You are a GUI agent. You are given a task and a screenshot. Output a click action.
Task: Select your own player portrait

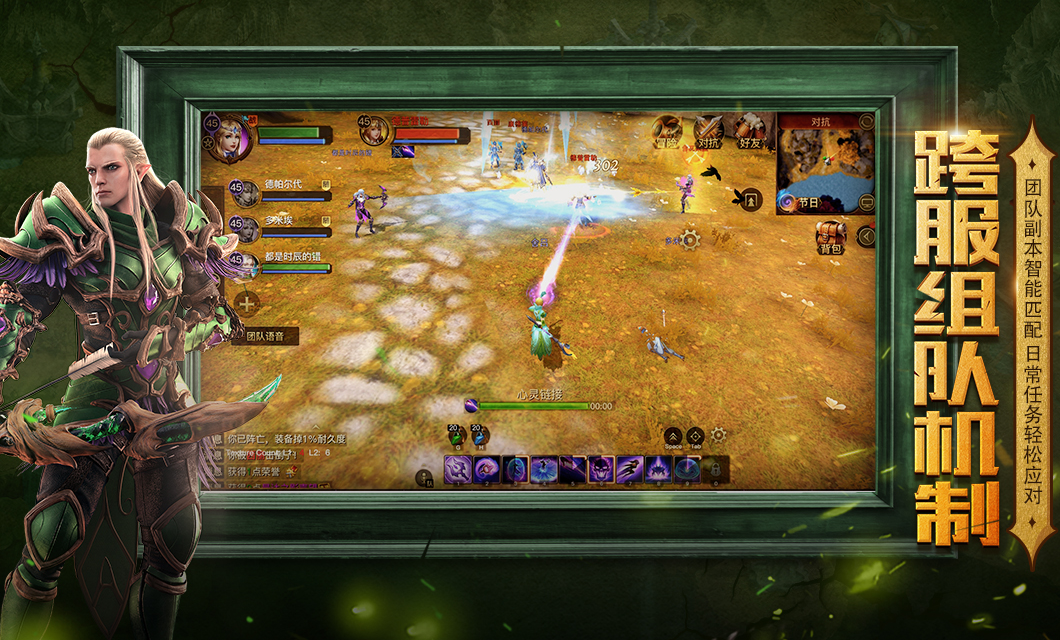coord(226,137)
